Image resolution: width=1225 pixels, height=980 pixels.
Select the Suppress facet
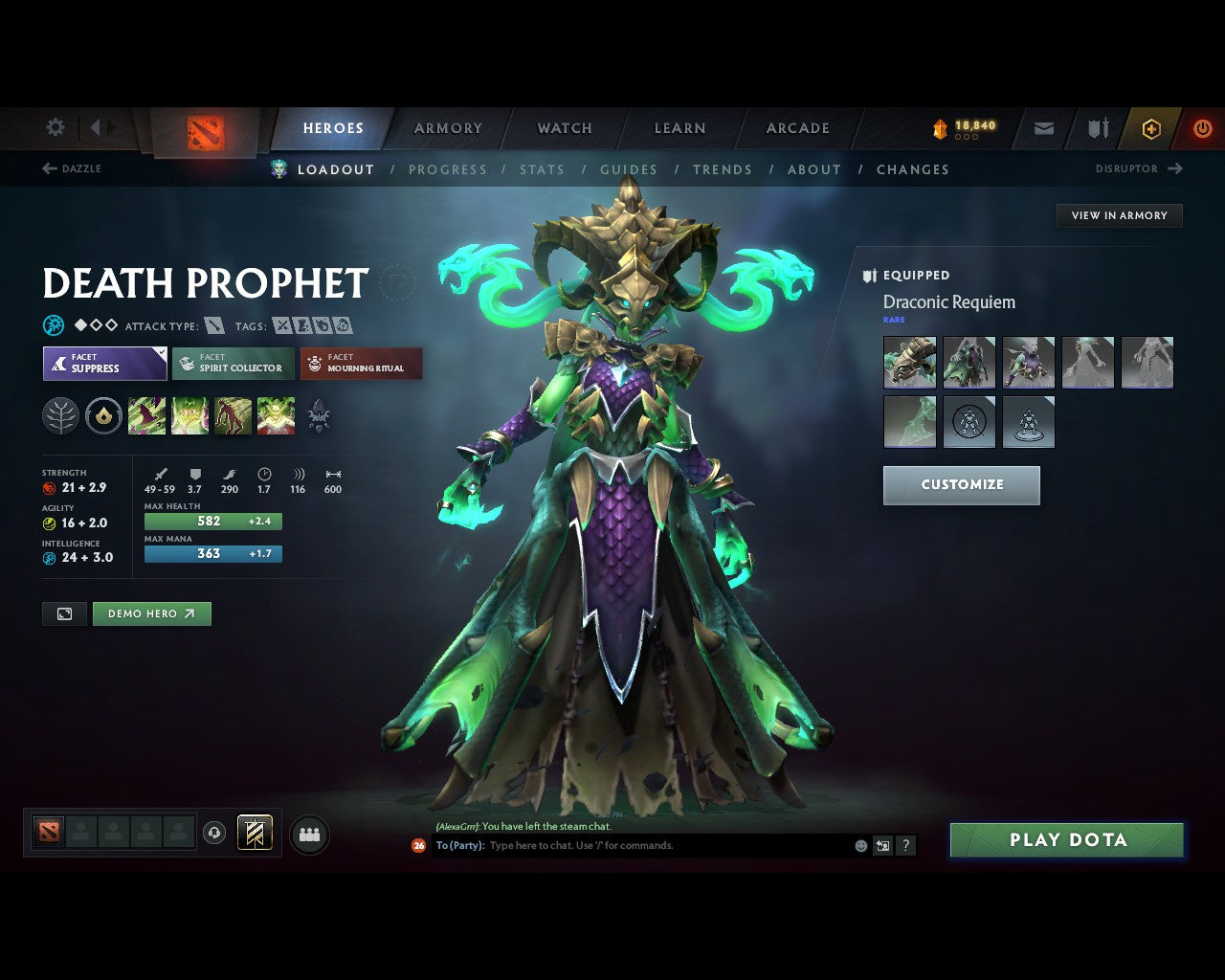pyautogui.click(x=104, y=364)
